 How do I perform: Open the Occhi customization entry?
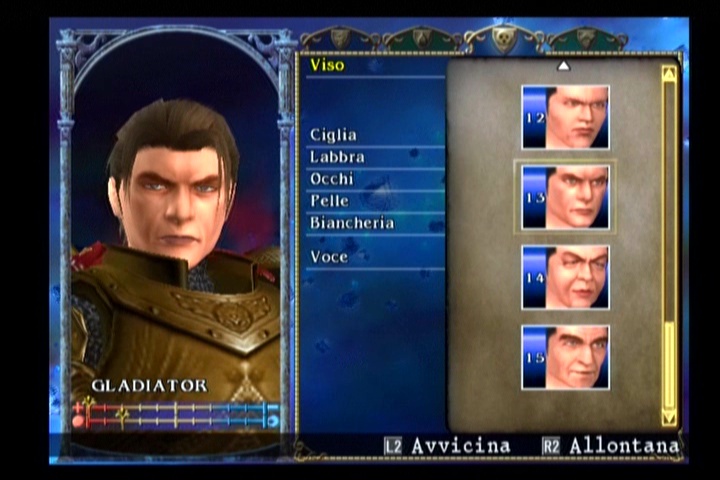pyautogui.click(x=333, y=179)
